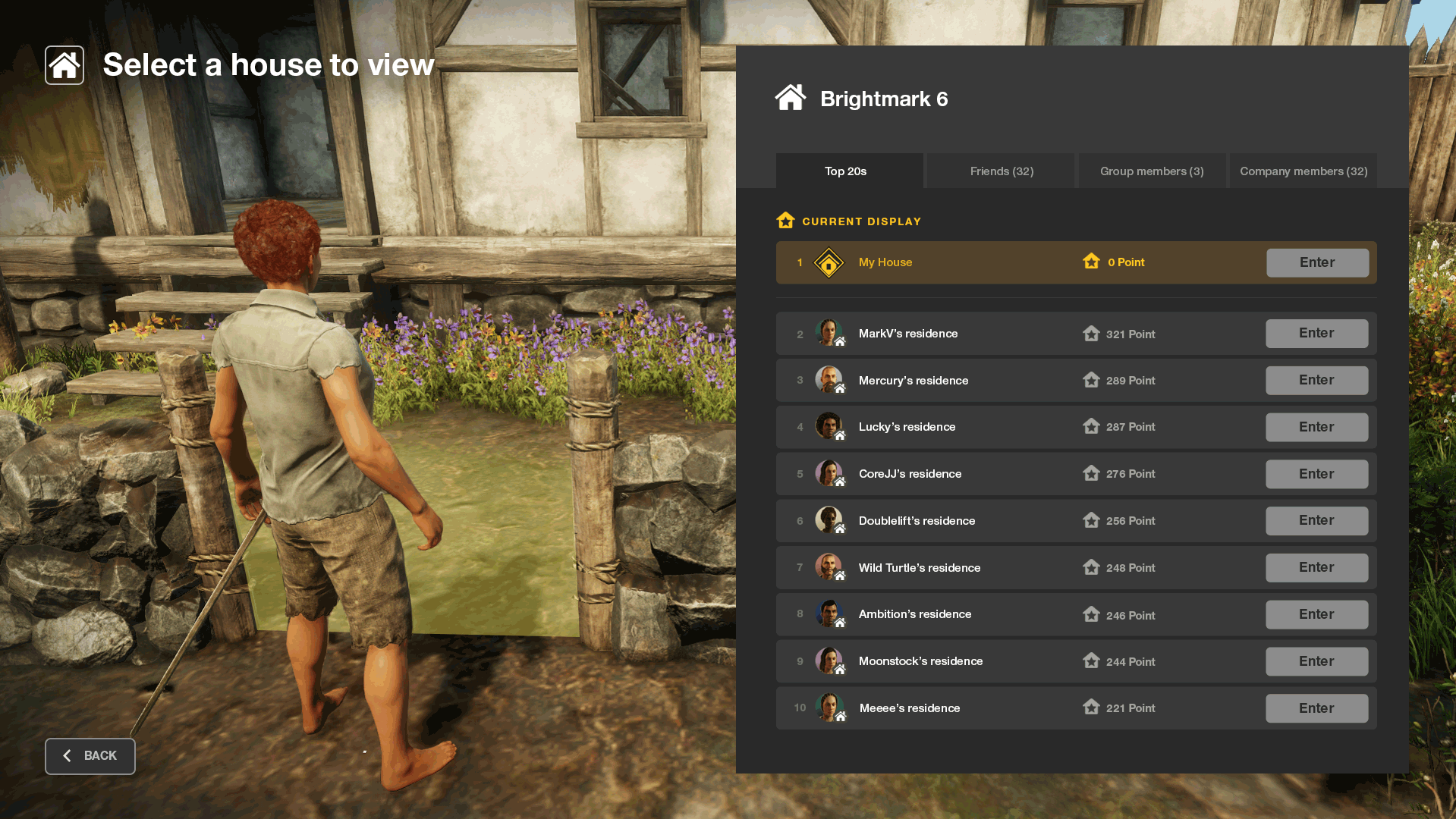Click Wild Turtle's residence row name
The height and width of the screenshot is (819, 1456).
pos(919,568)
